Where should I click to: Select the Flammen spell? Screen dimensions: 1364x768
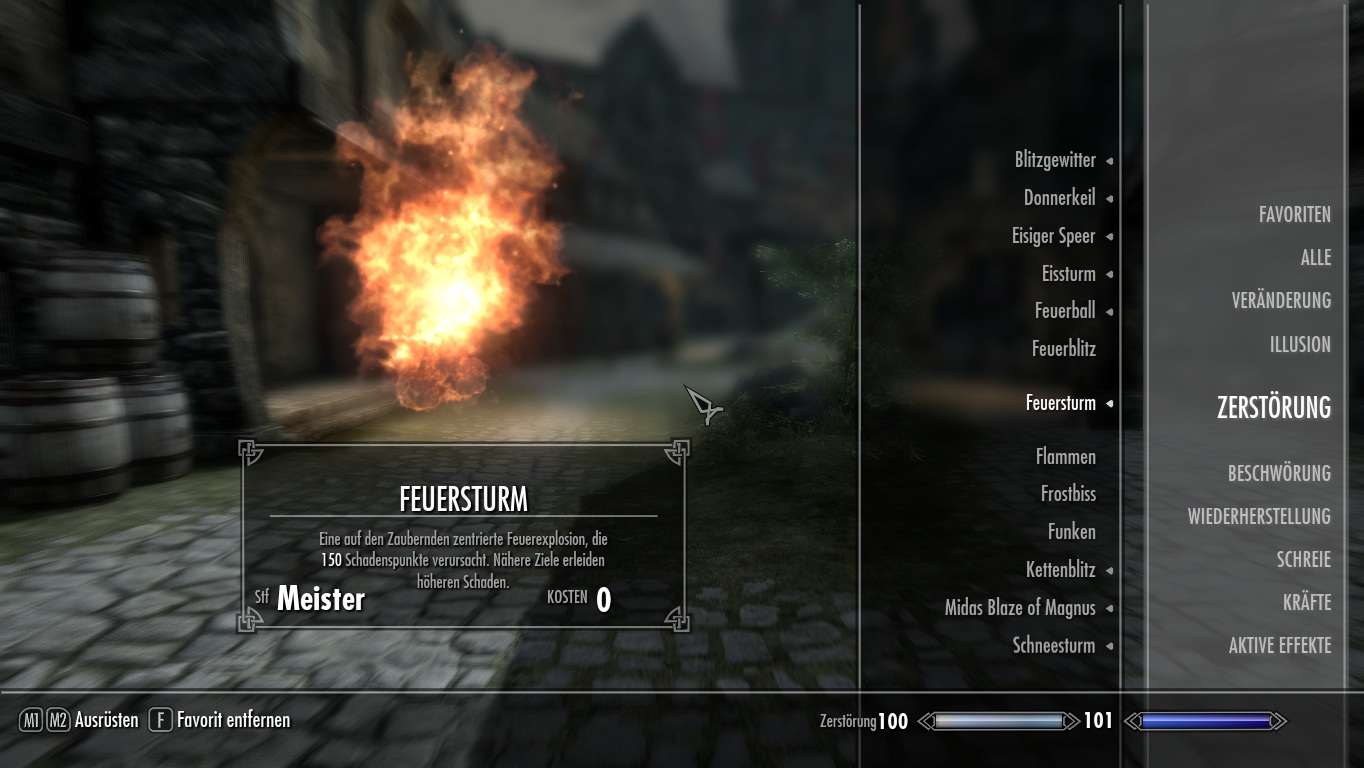point(1066,457)
